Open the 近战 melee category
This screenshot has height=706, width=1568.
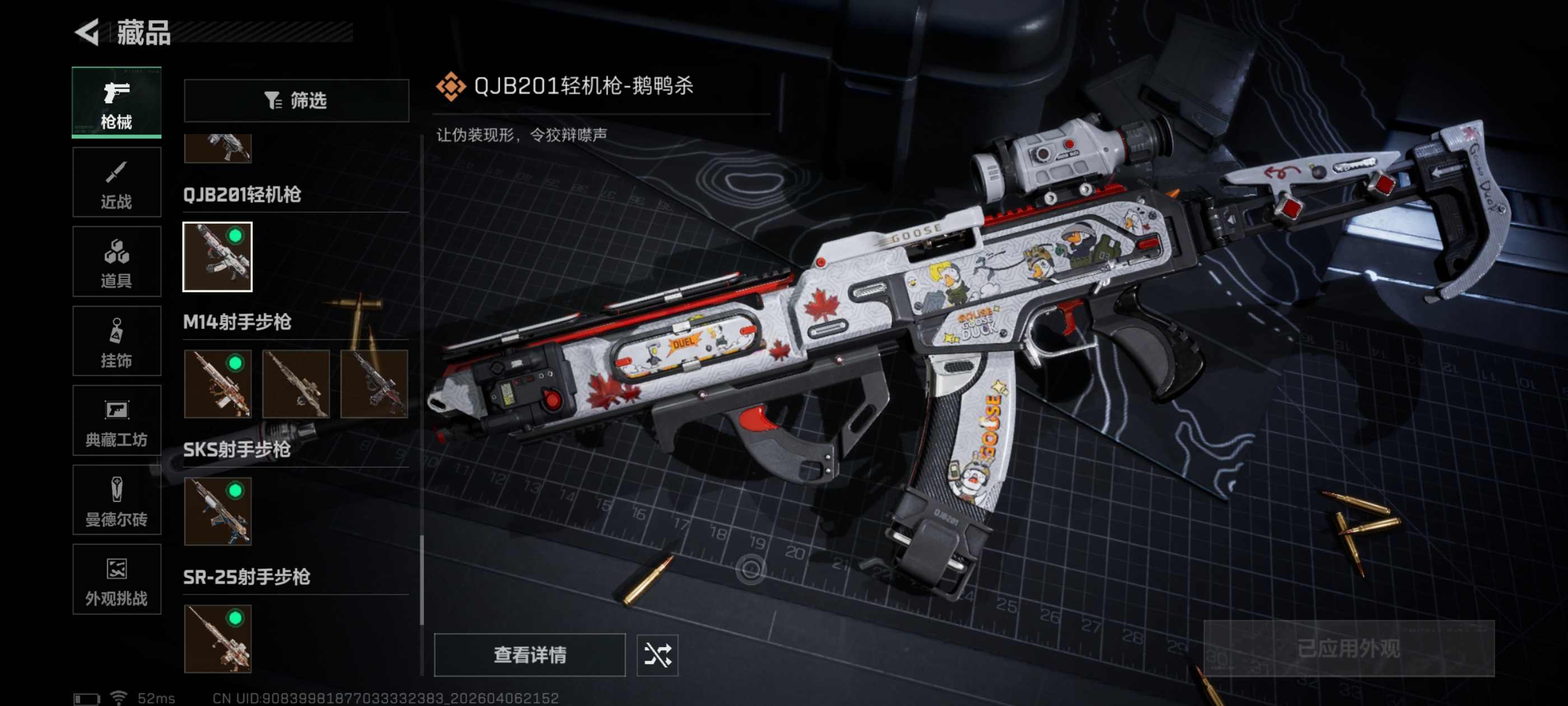[116, 182]
